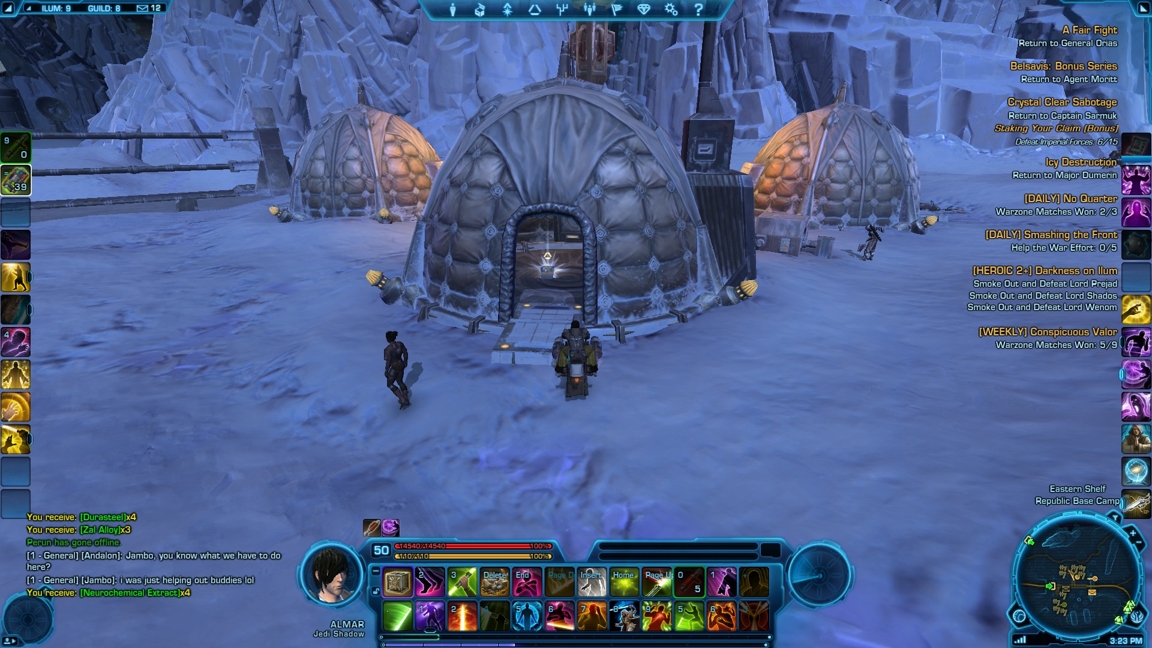This screenshot has width=1152, height=648.
Task: Click Almar's character portrait
Action: (332, 575)
